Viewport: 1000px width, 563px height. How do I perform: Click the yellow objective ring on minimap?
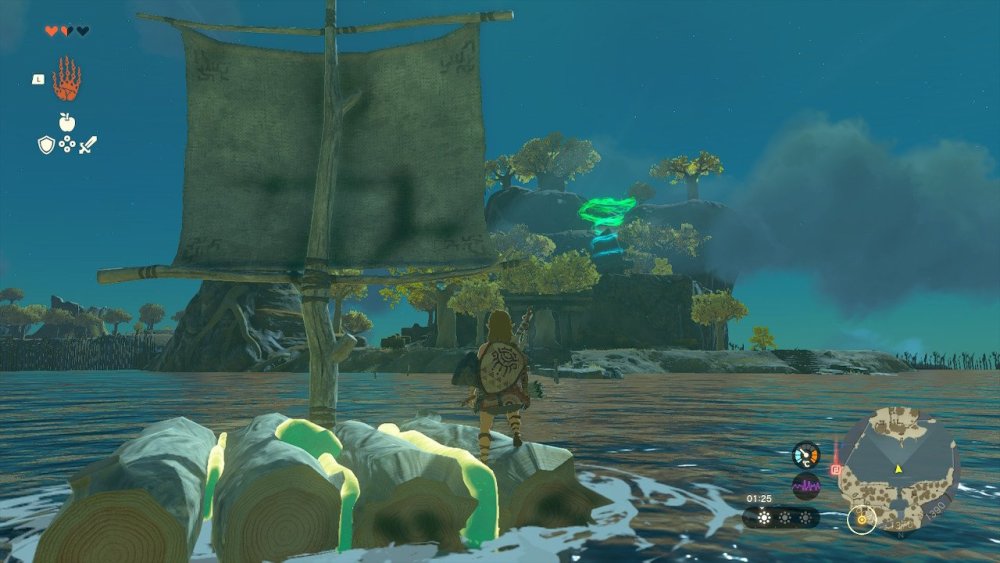click(861, 518)
